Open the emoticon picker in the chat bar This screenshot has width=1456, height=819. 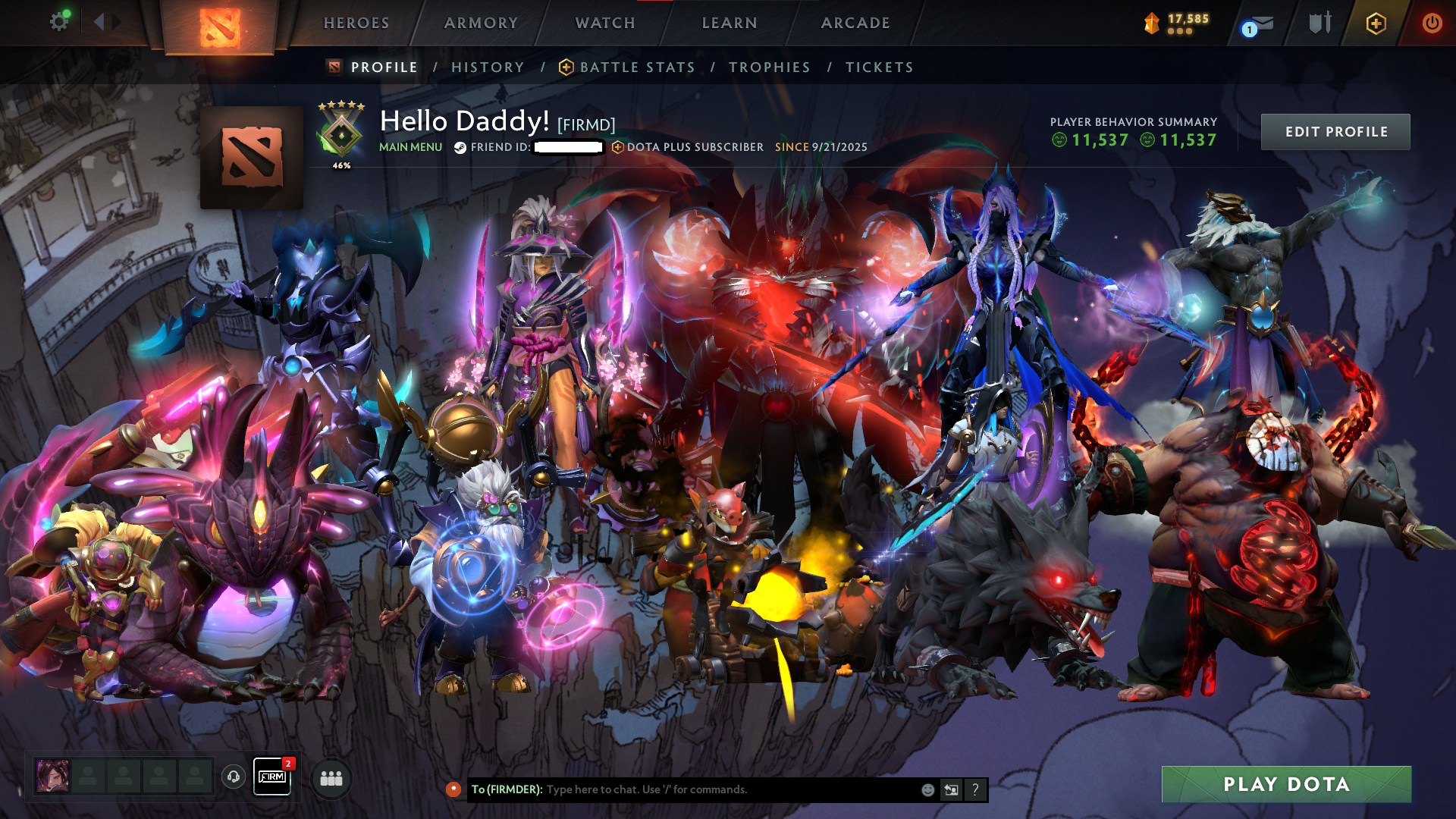[x=927, y=789]
